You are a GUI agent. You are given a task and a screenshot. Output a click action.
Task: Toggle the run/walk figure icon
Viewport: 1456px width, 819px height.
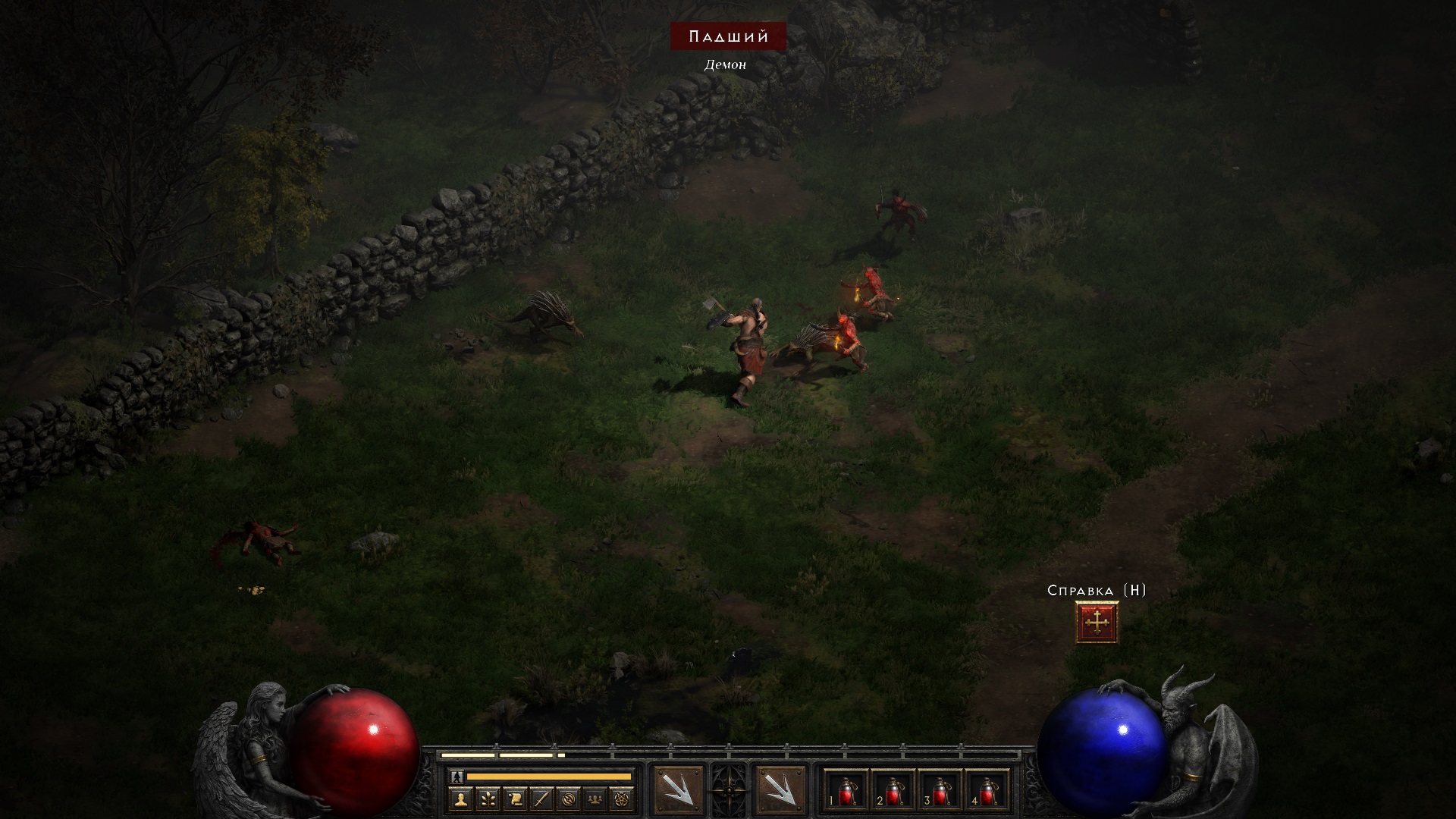coord(457,777)
